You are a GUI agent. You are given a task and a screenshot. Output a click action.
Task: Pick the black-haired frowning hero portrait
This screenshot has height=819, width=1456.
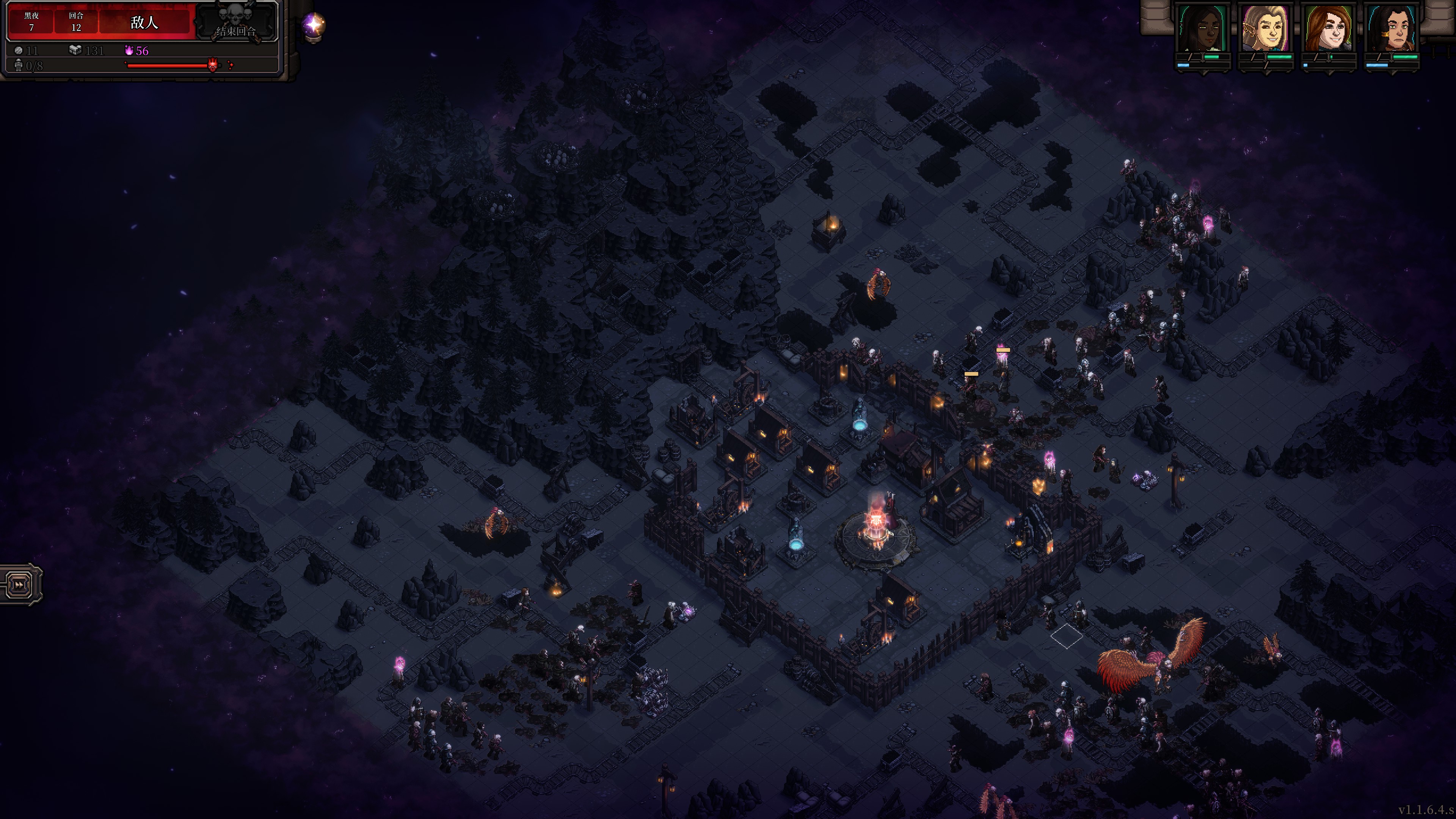click(1391, 28)
